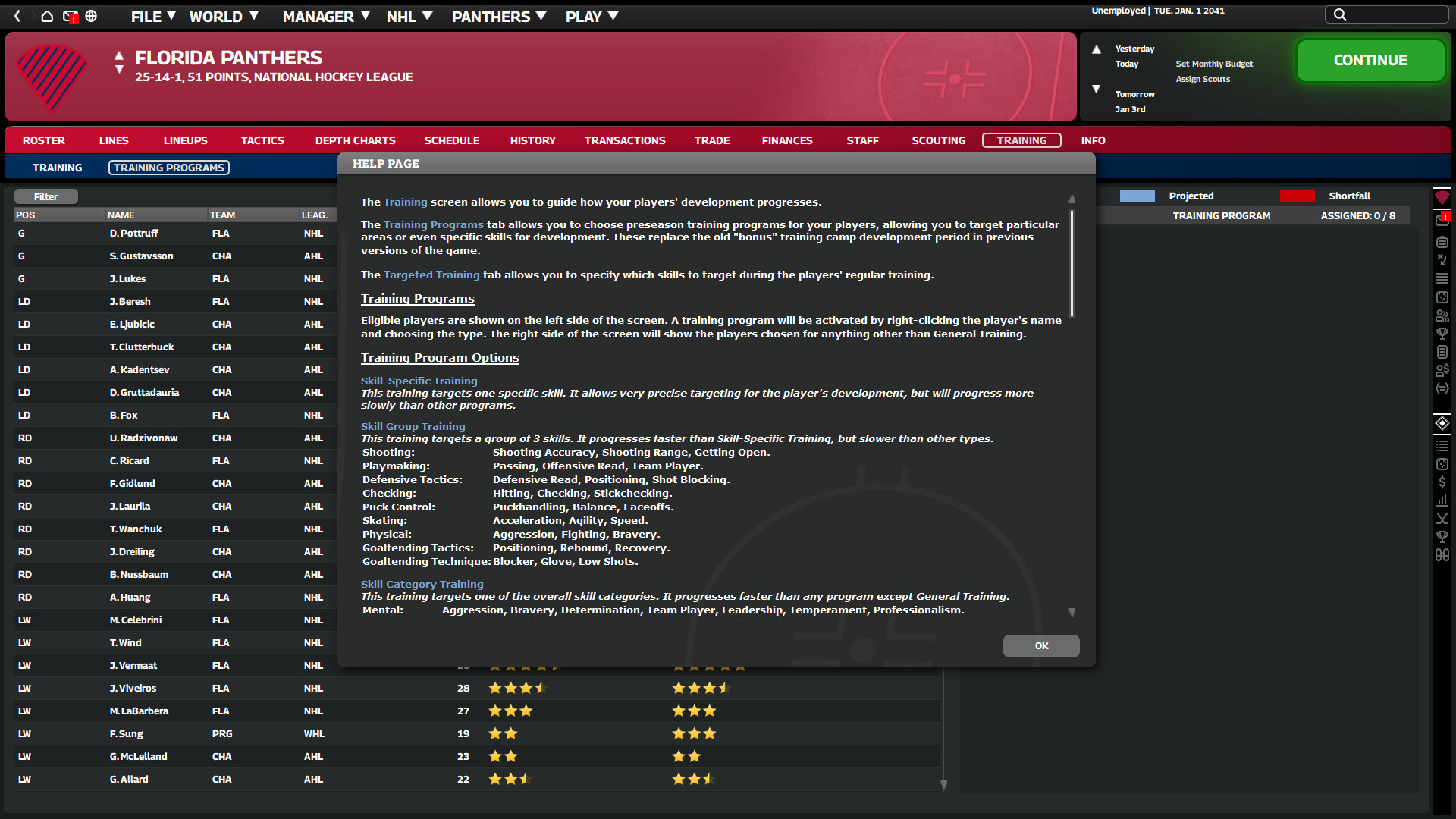1456x819 pixels.
Task: Click the binoculars icon in the right sidebar
Action: coord(1443,554)
